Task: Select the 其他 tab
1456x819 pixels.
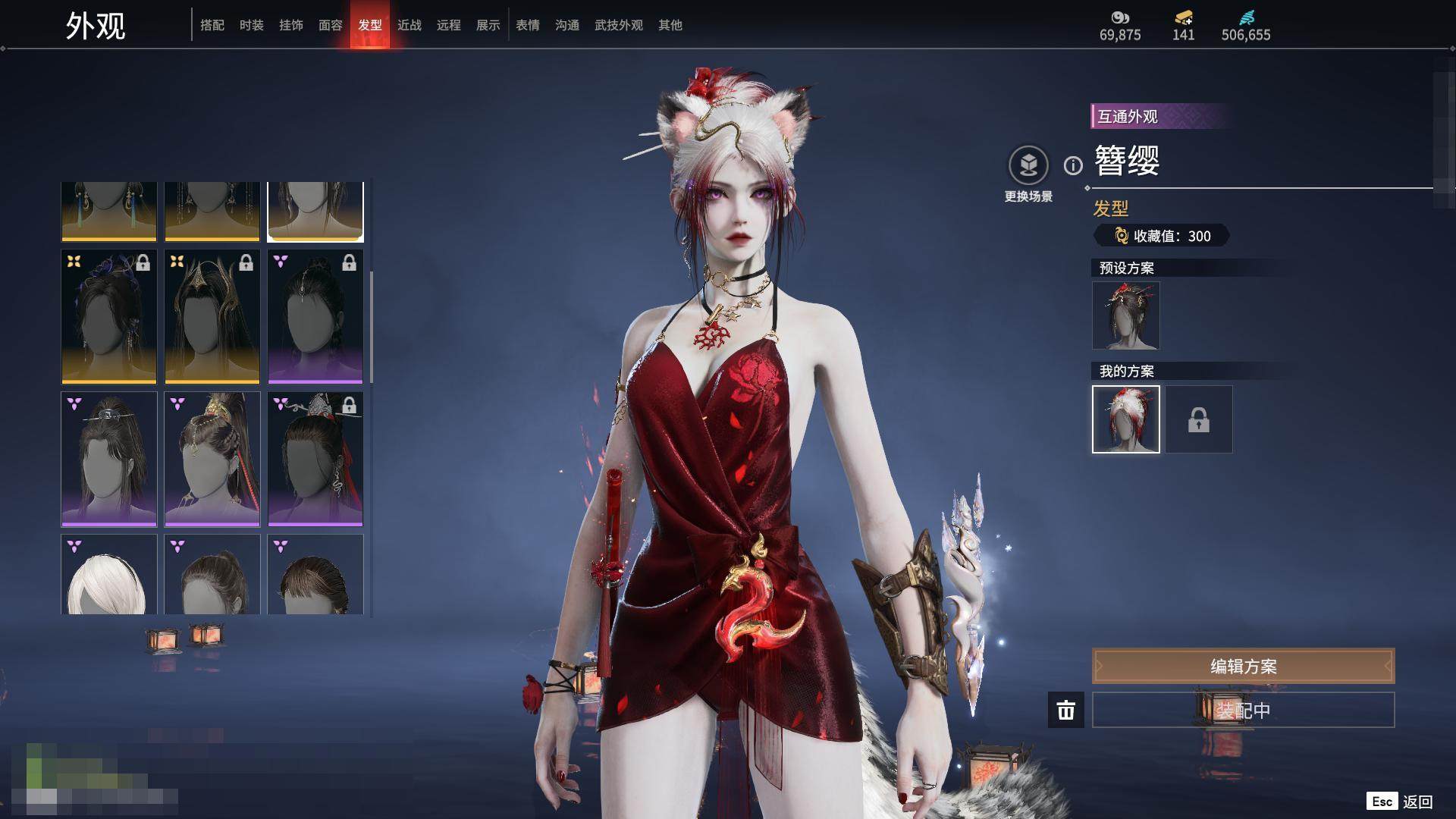Action: tap(670, 25)
